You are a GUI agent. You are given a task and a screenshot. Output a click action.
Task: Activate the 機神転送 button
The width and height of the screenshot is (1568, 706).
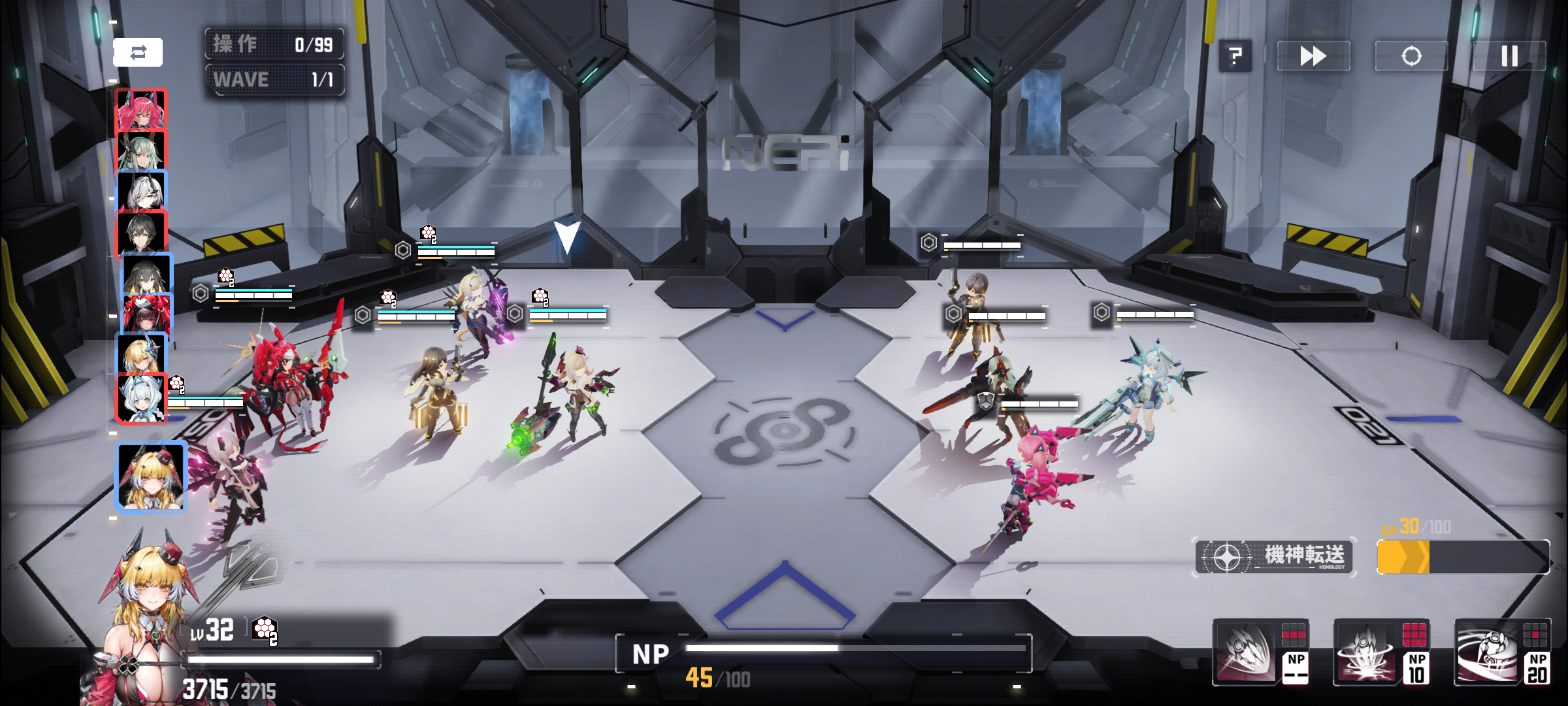(1275, 556)
